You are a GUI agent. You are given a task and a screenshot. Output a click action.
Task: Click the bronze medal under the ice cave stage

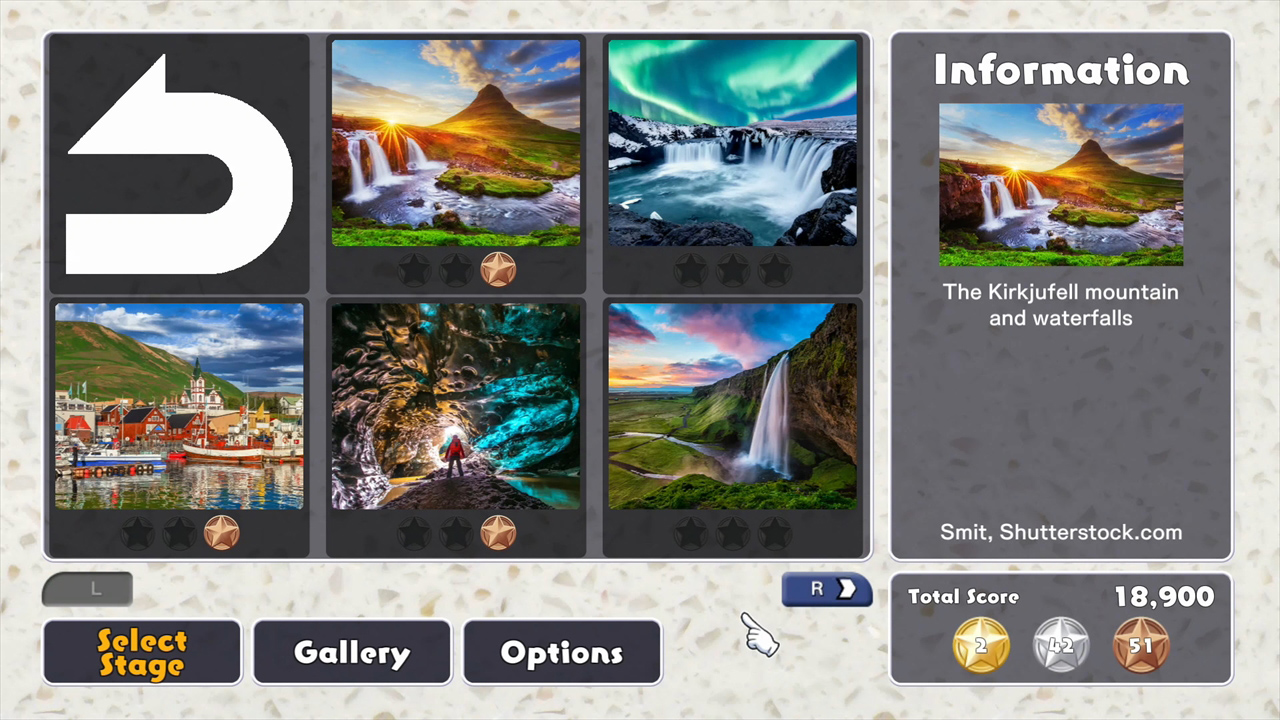pos(498,531)
